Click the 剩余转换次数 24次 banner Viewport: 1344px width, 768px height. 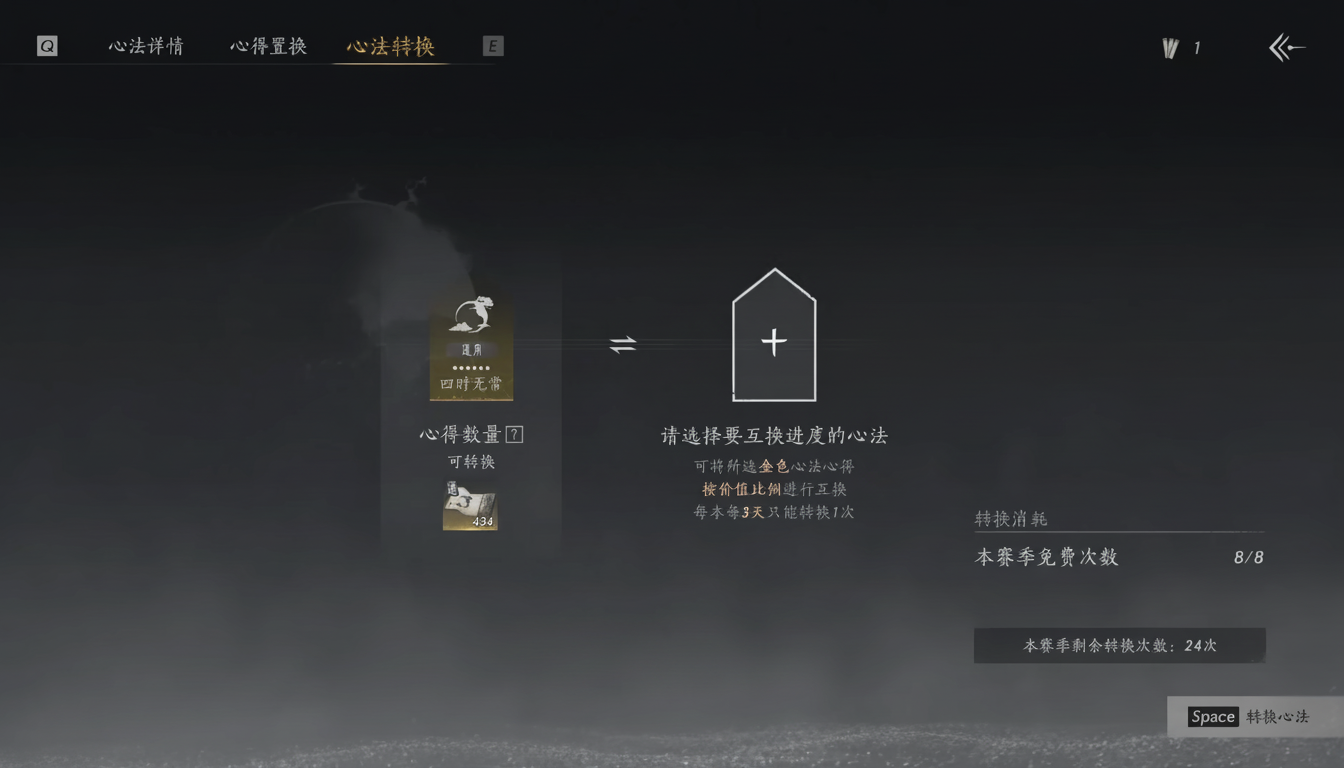click(1118, 645)
